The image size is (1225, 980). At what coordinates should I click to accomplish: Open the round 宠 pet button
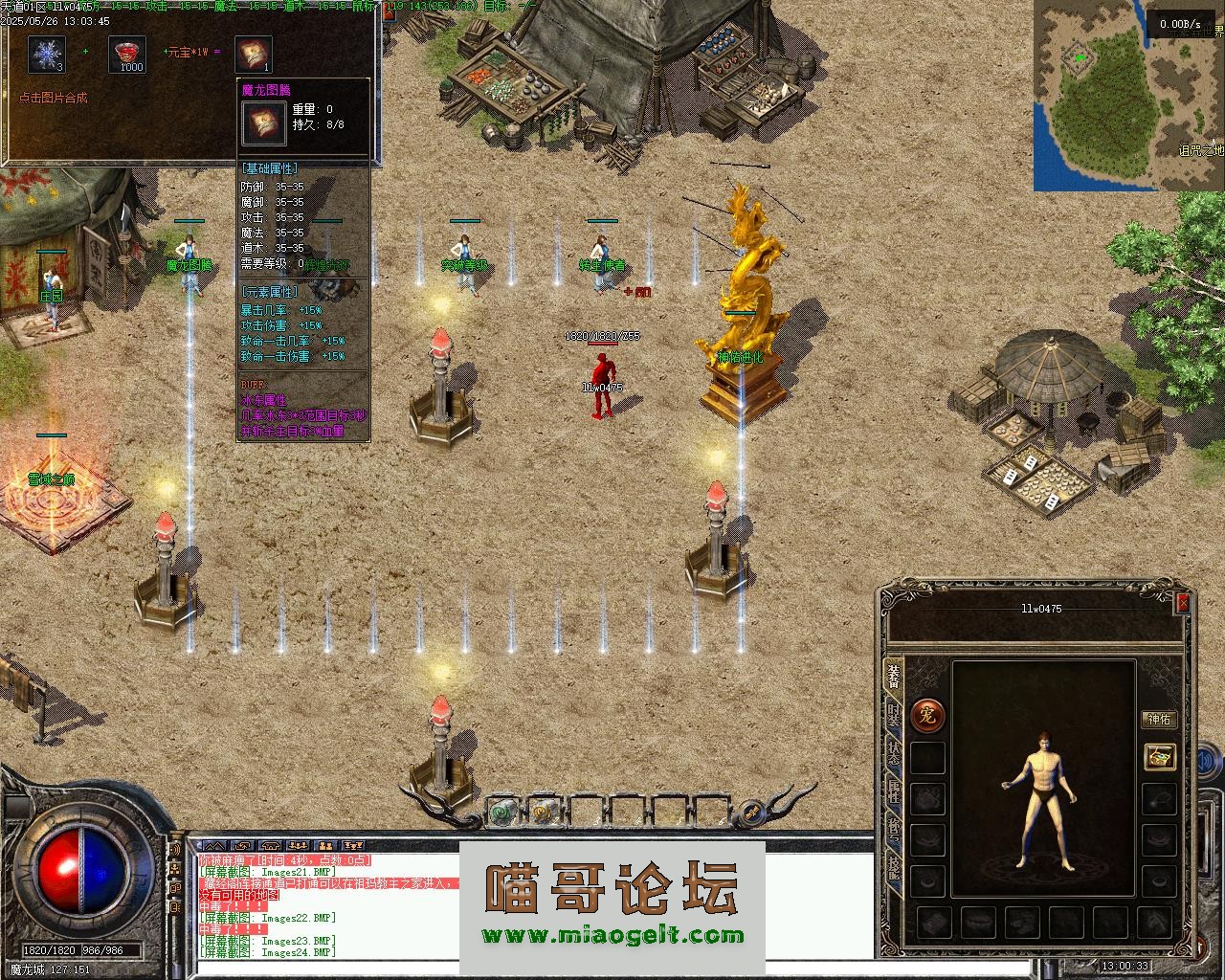tap(926, 714)
